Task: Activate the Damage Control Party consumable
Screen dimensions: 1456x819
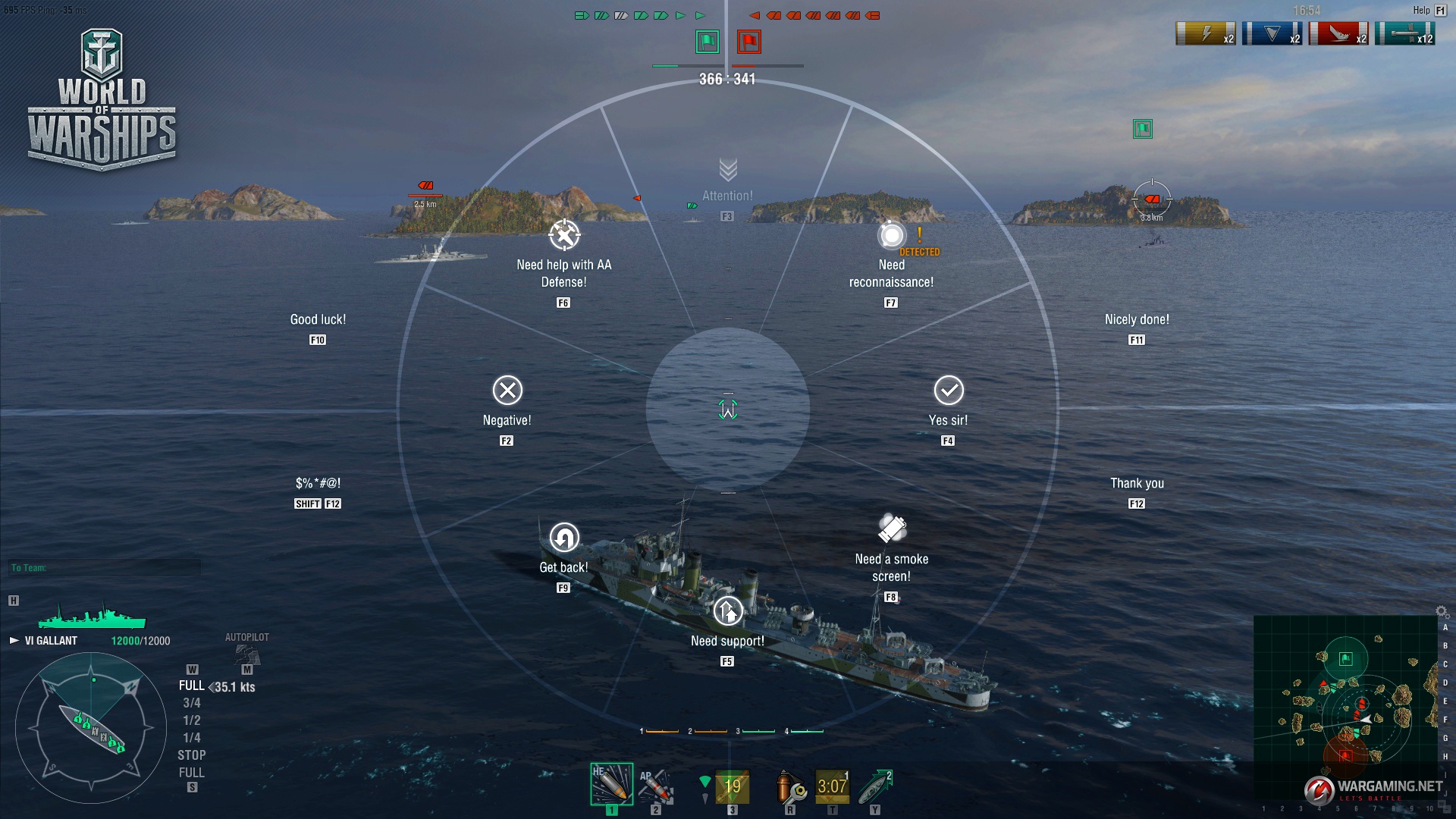Action: tap(790, 787)
